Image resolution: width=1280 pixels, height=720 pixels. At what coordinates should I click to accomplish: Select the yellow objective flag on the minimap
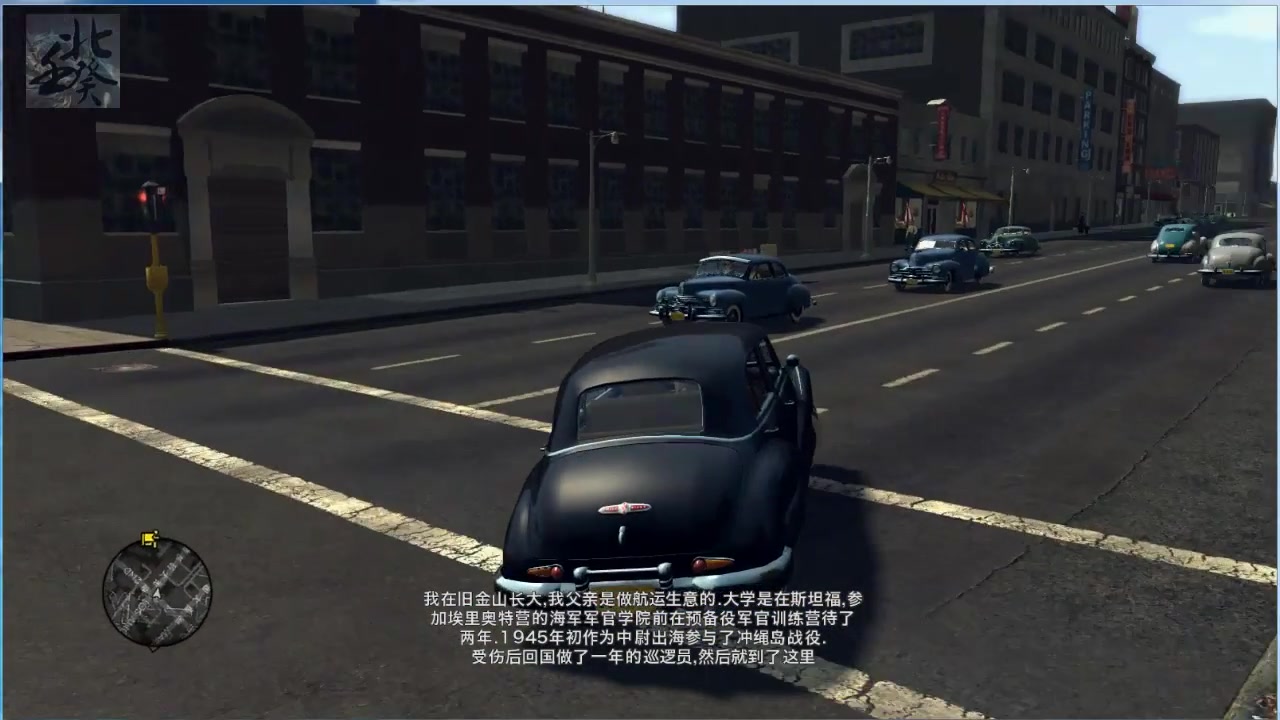[x=151, y=540]
